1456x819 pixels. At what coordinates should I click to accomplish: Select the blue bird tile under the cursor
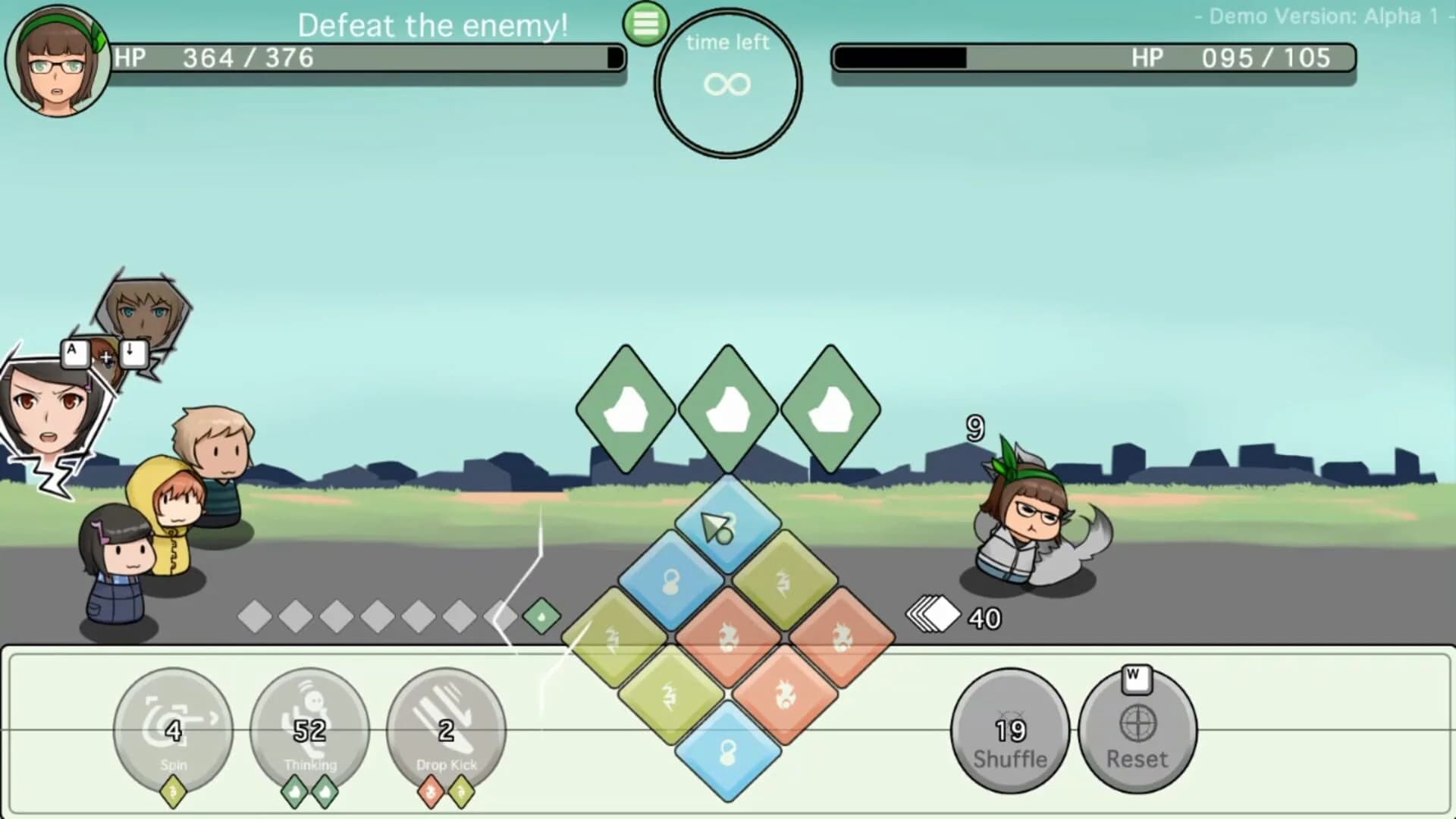point(728,523)
